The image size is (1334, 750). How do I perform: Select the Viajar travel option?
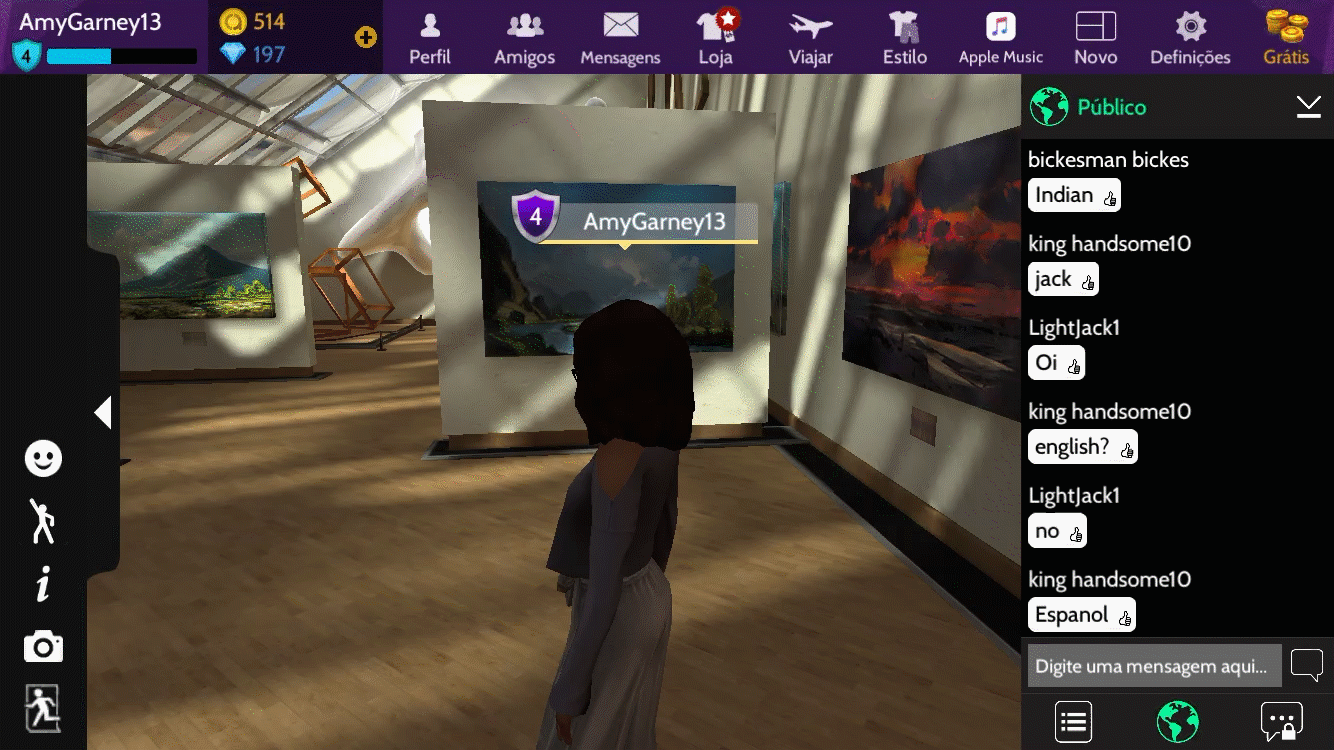[x=810, y=38]
